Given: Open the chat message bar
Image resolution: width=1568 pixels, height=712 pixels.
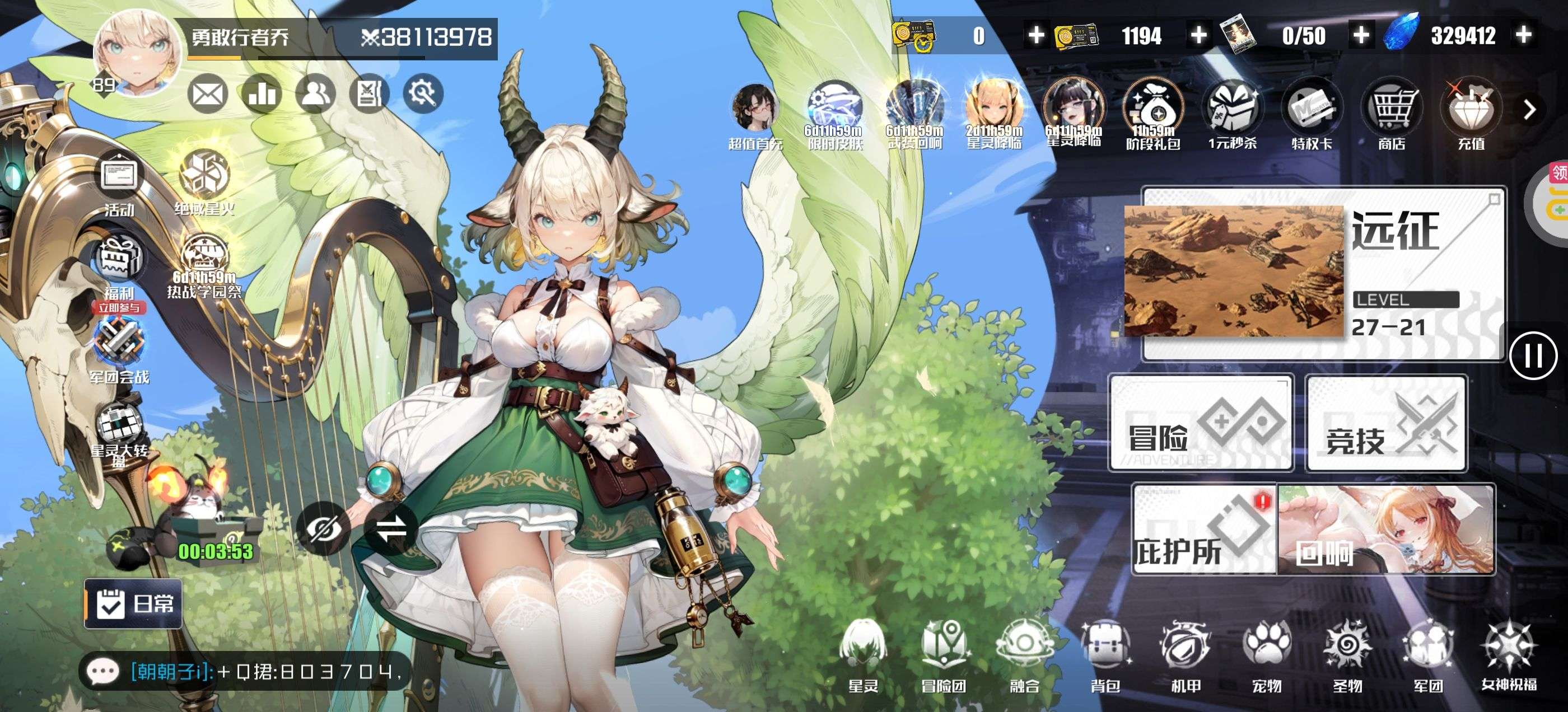Looking at the screenshot, I should coord(244,672).
